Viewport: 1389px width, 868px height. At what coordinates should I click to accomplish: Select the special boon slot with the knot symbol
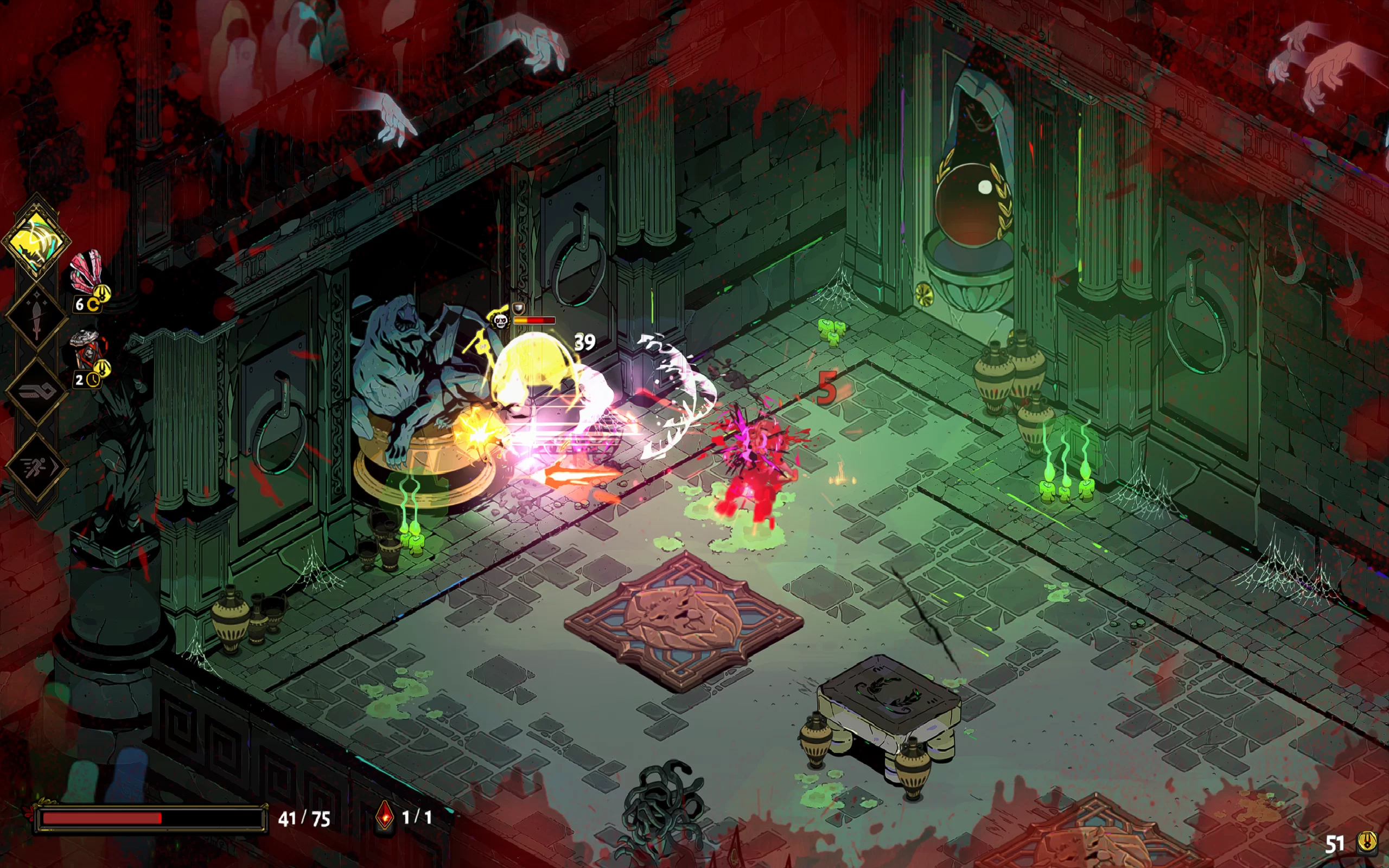(36, 392)
